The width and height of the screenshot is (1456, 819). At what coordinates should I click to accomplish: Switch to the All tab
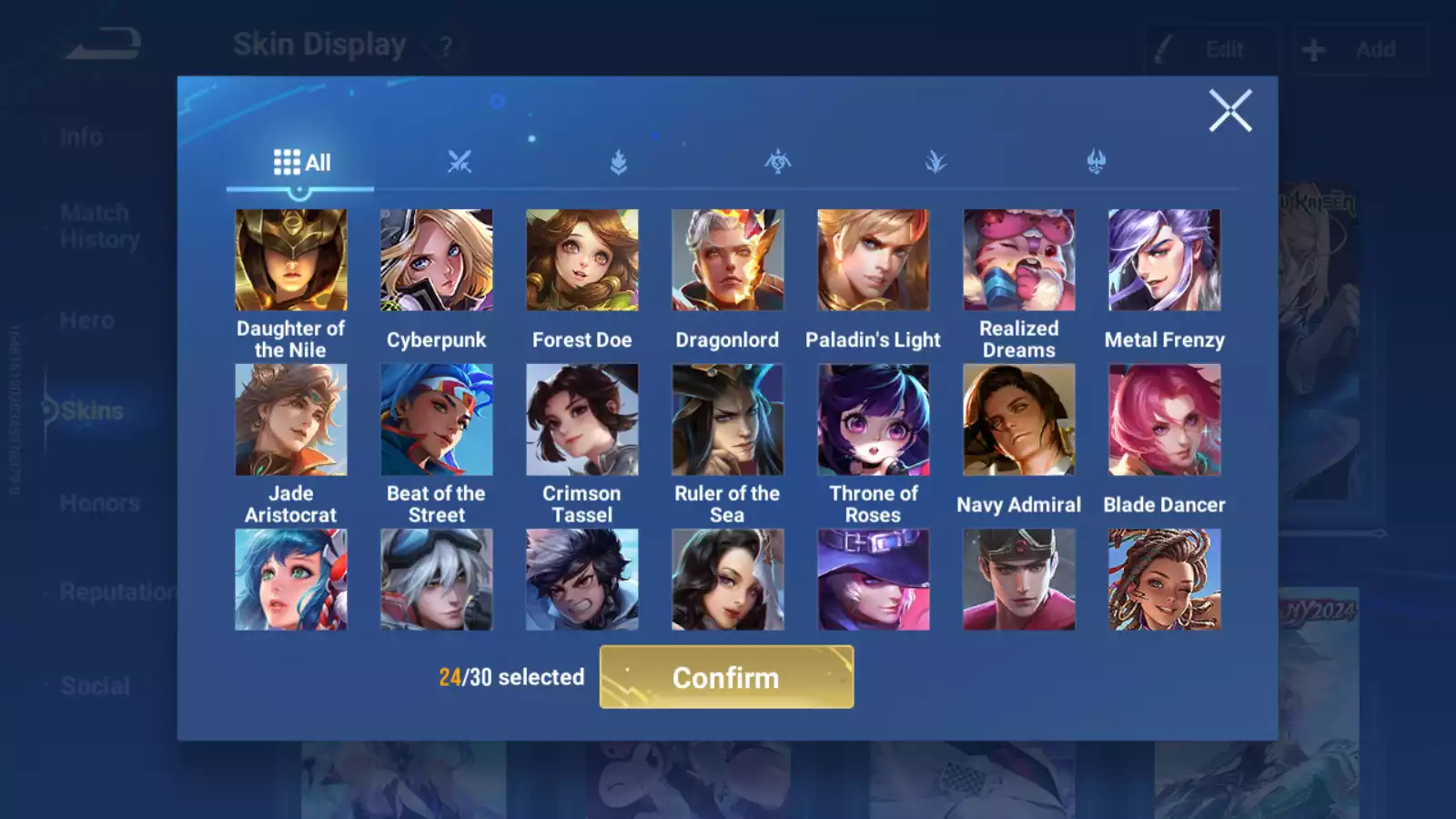[300, 161]
